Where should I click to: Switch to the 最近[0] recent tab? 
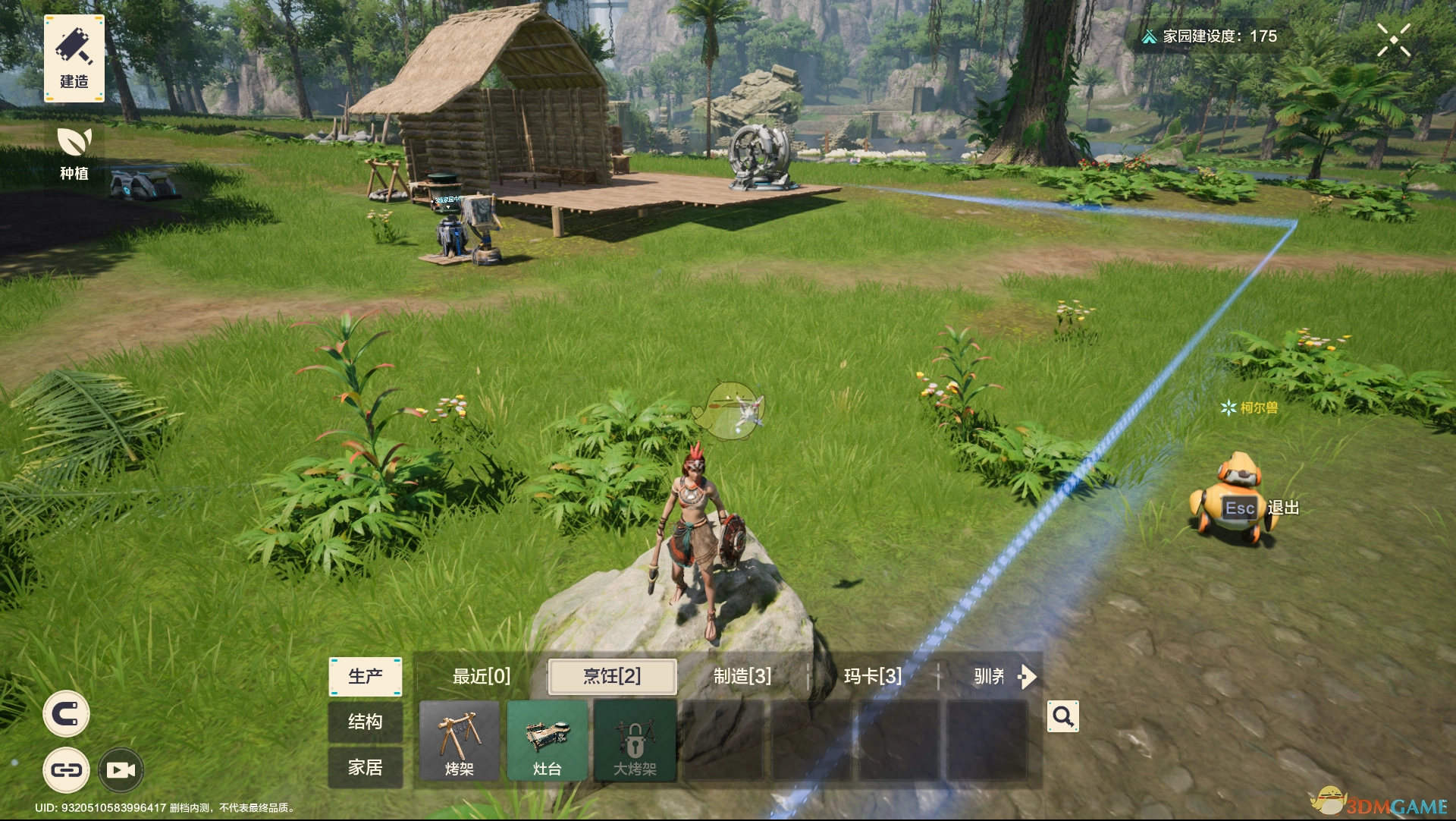(482, 676)
